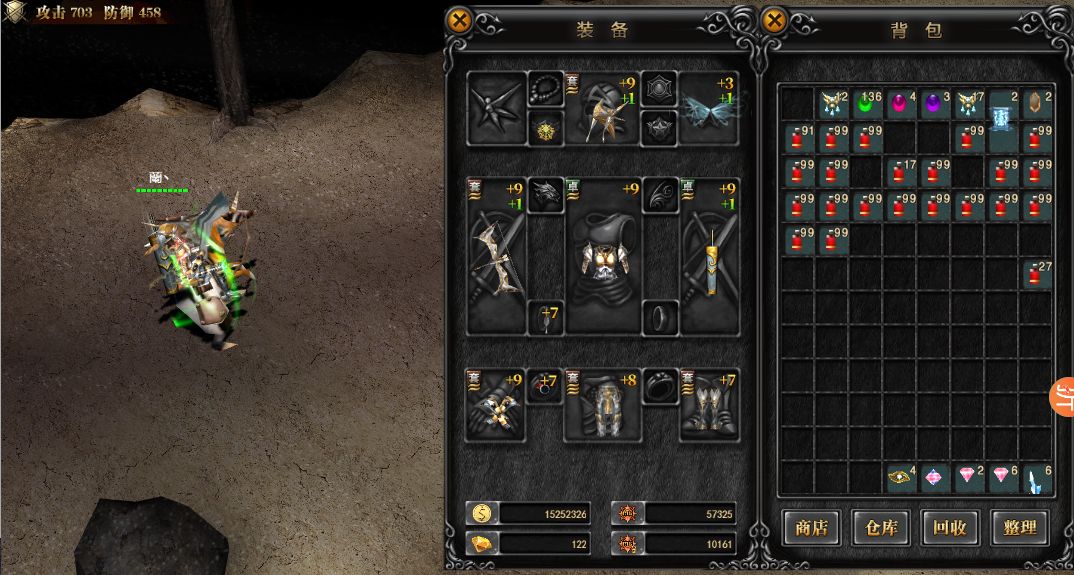Close the 背包 backpack panel
Image resolution: width=1074 pixels, height=575 pixels.
click(x=774, y=21)
